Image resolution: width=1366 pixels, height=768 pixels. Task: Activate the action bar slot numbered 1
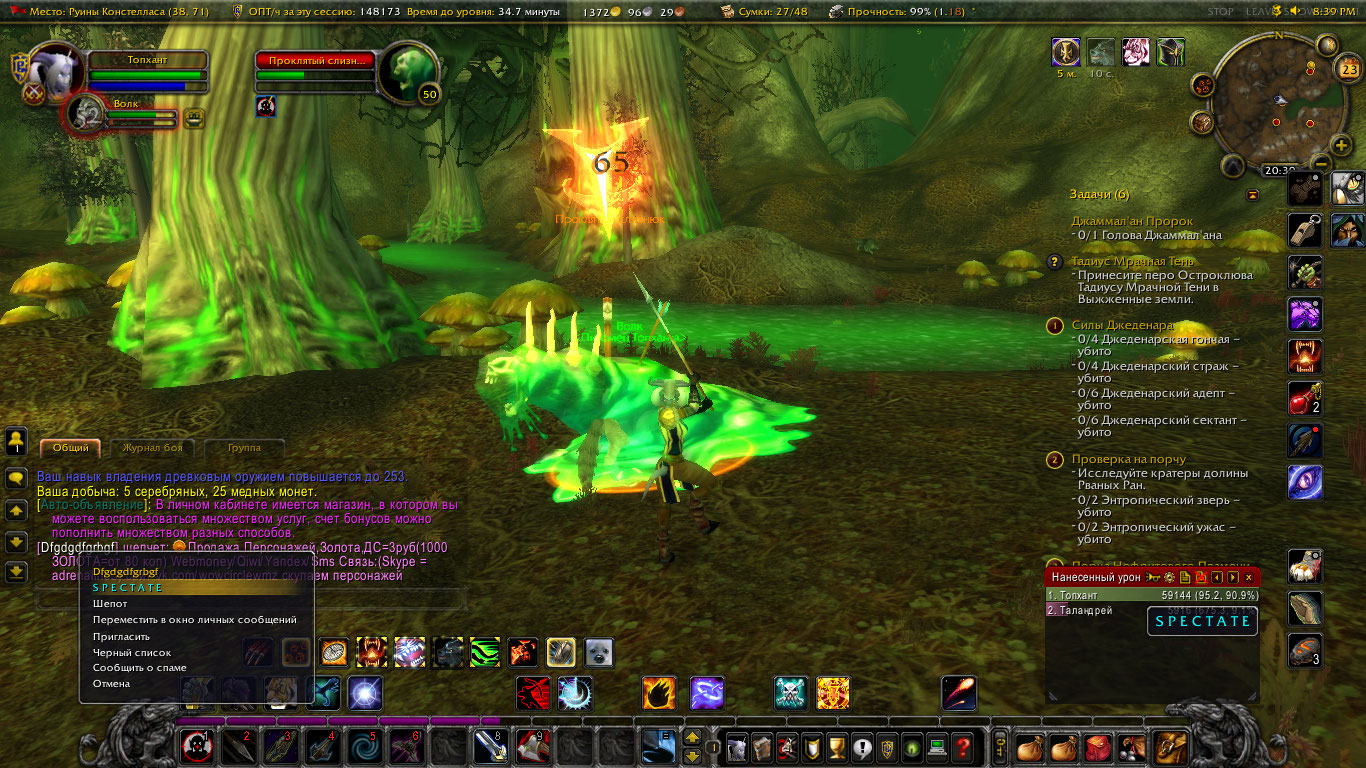194,746
